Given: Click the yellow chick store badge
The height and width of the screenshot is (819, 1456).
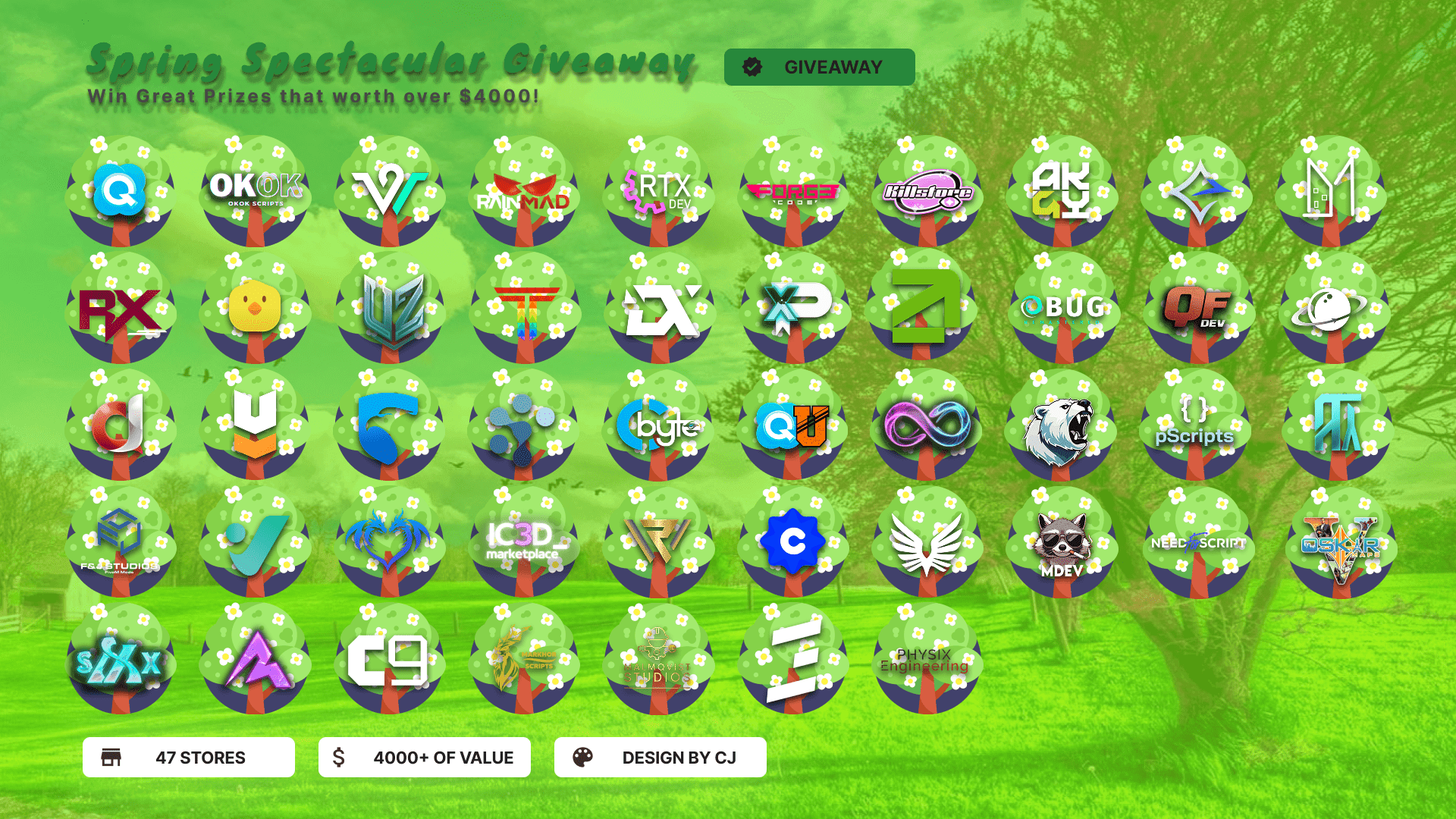Looking at the screenshot, I should point(255,307).
